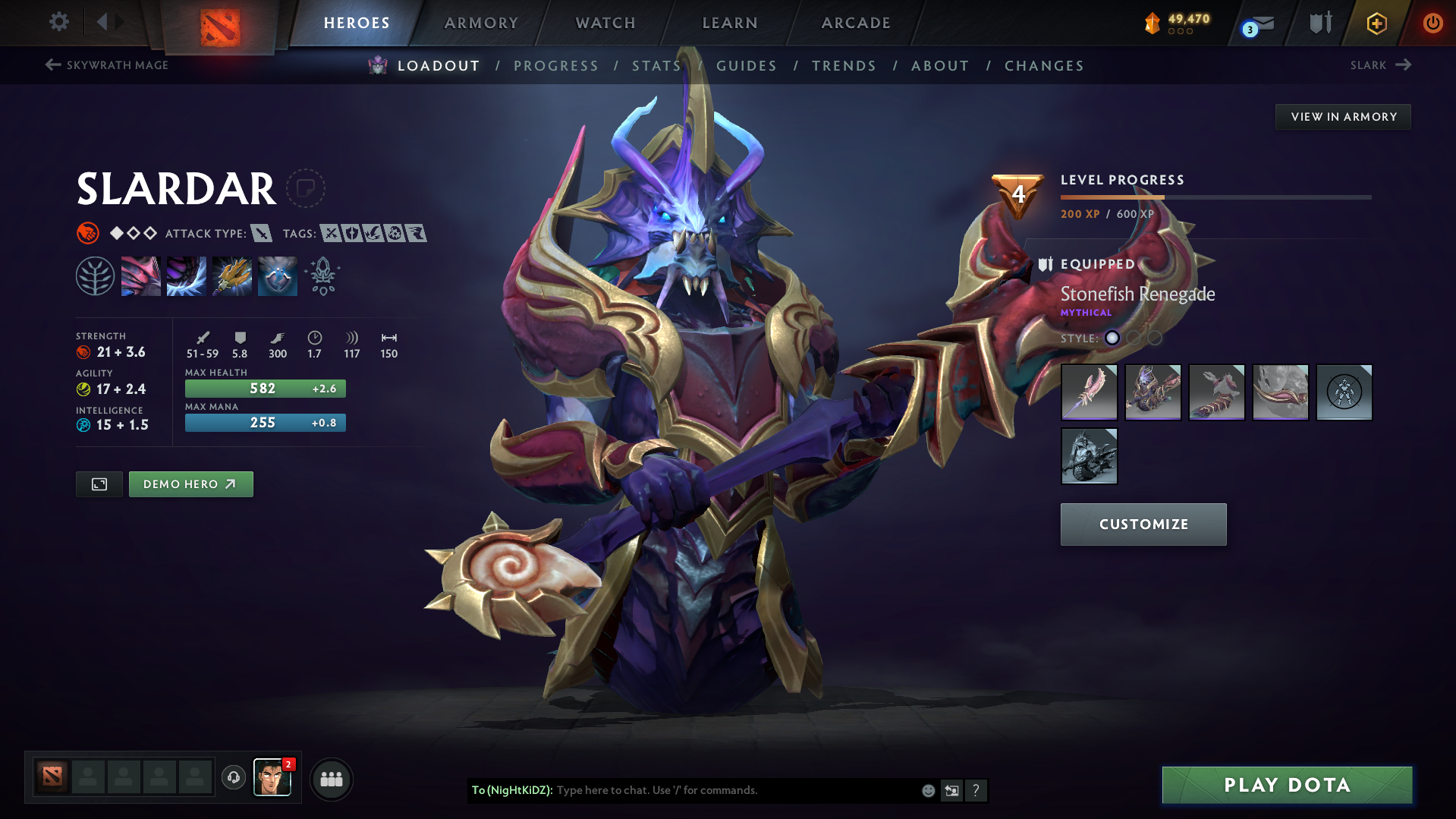
Task: Open the settings gear
Action: pyautogui.click(x=58, y=22)
